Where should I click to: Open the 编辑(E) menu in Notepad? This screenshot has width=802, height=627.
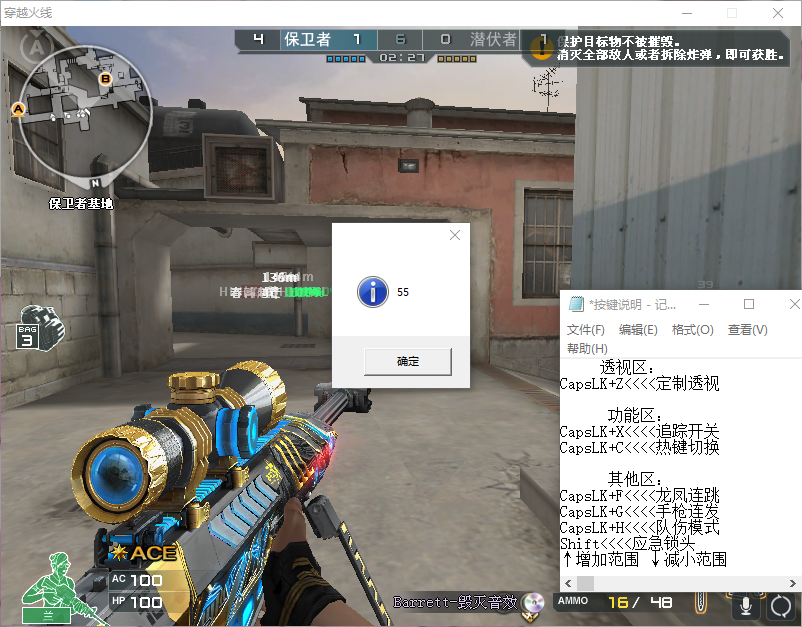pos(638,330)
